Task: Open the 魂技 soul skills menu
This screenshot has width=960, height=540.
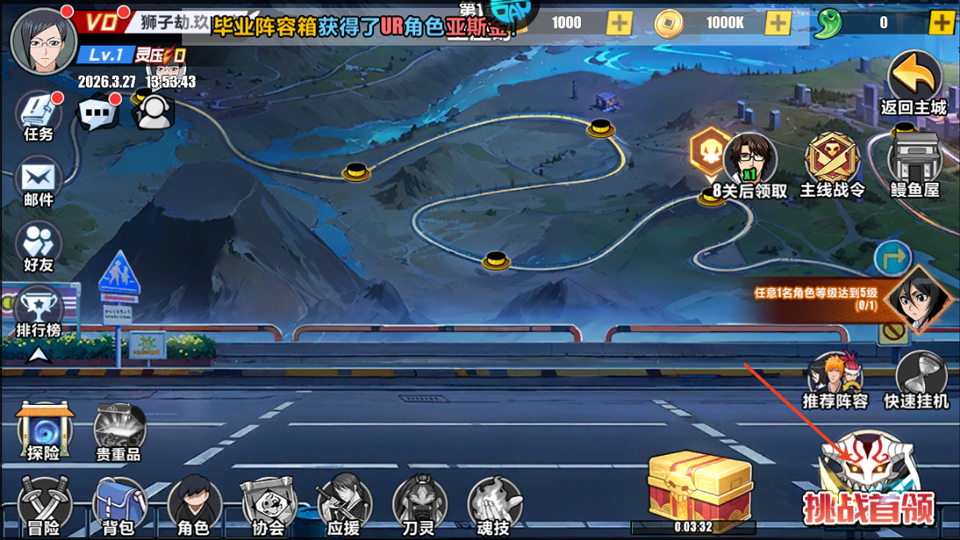Action: point(495,503)
